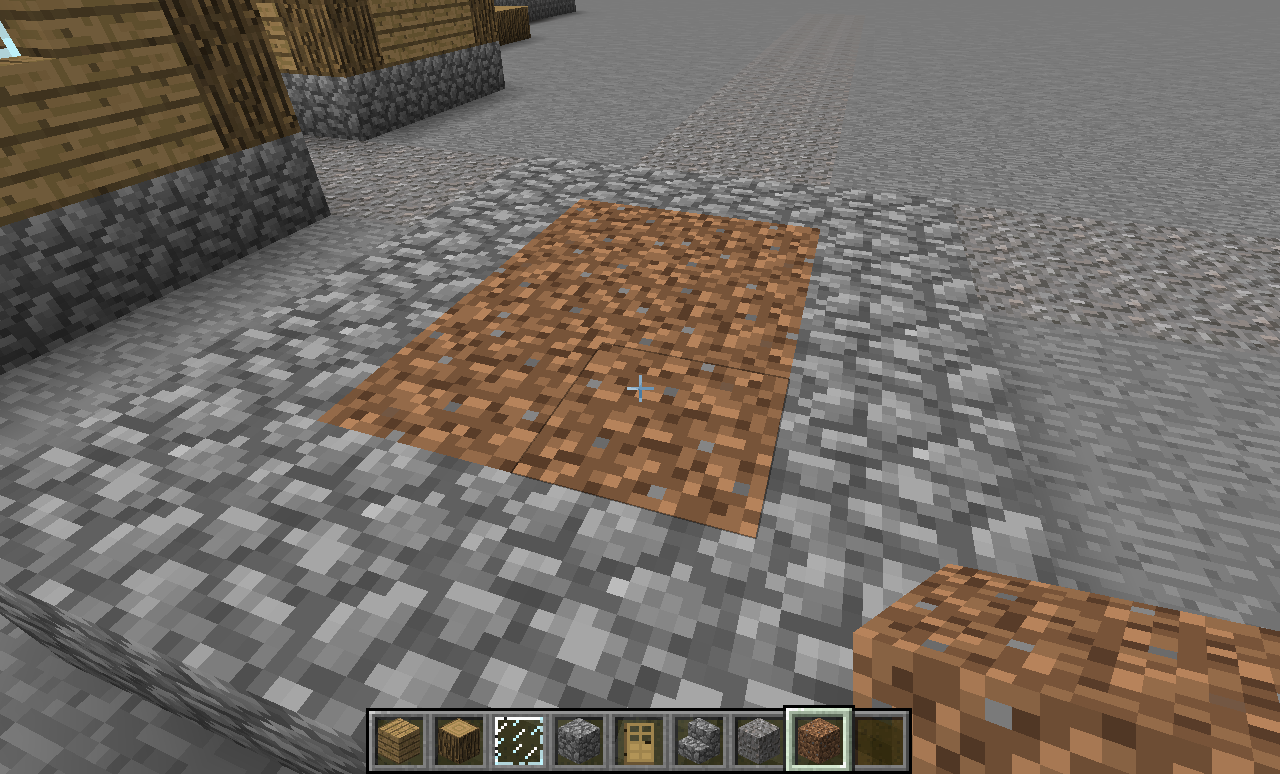
Task: Select the wooden door item
Action: pos(639,741)
